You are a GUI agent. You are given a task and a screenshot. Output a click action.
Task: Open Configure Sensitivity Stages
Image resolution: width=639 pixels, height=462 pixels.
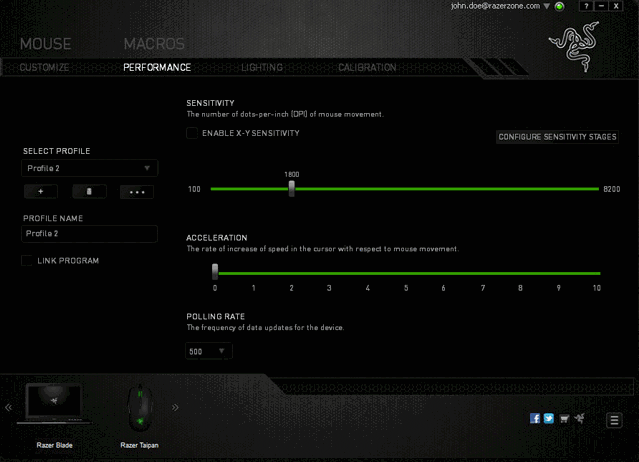pyautogui.click(x=557, y=137)
